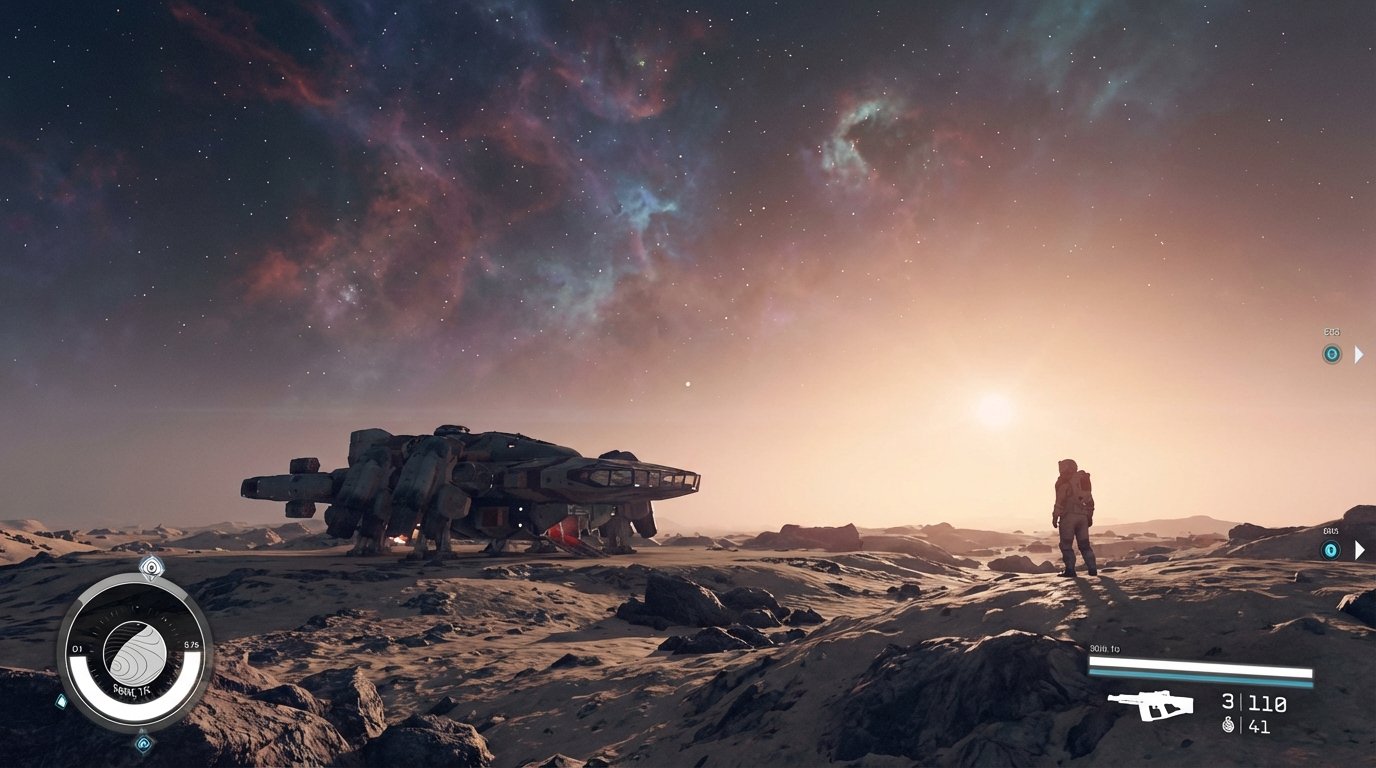Viewport: 1376px width, 768px height.
Task: Expand the upper right arrow chevron
Action: [1359, 354]
